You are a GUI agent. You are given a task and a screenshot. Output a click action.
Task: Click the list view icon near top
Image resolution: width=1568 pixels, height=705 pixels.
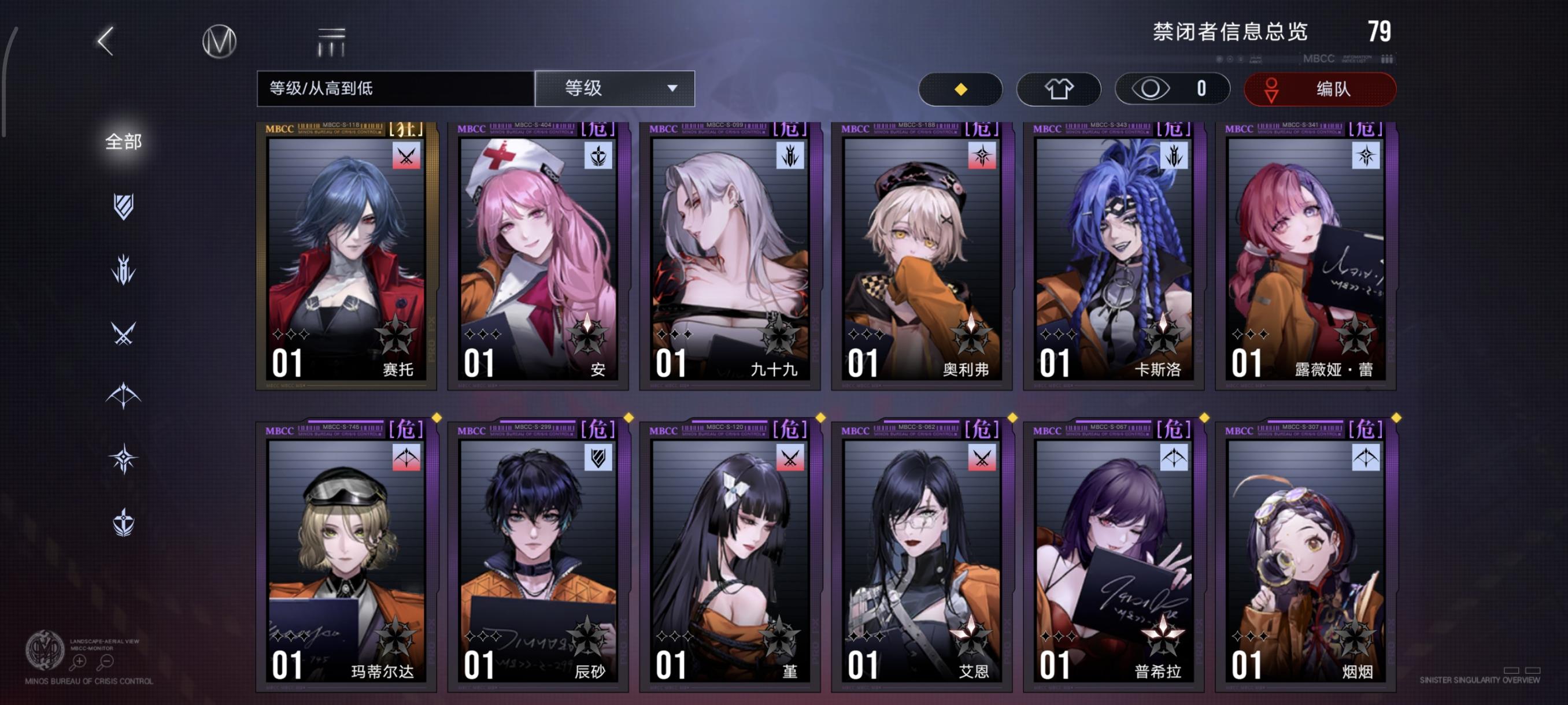(x=330, y=42)
